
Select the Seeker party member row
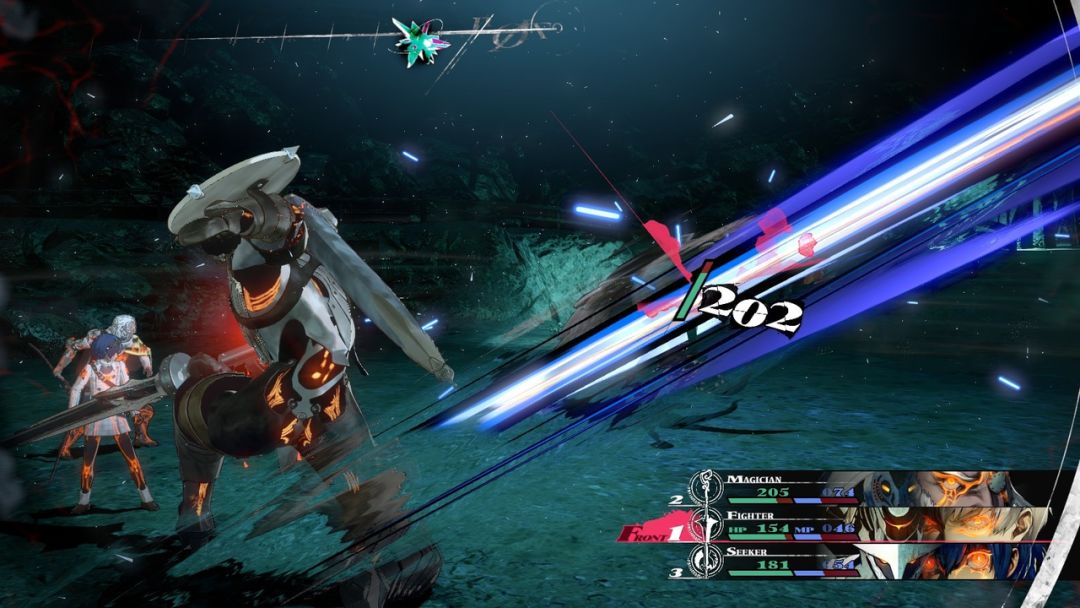860,559
